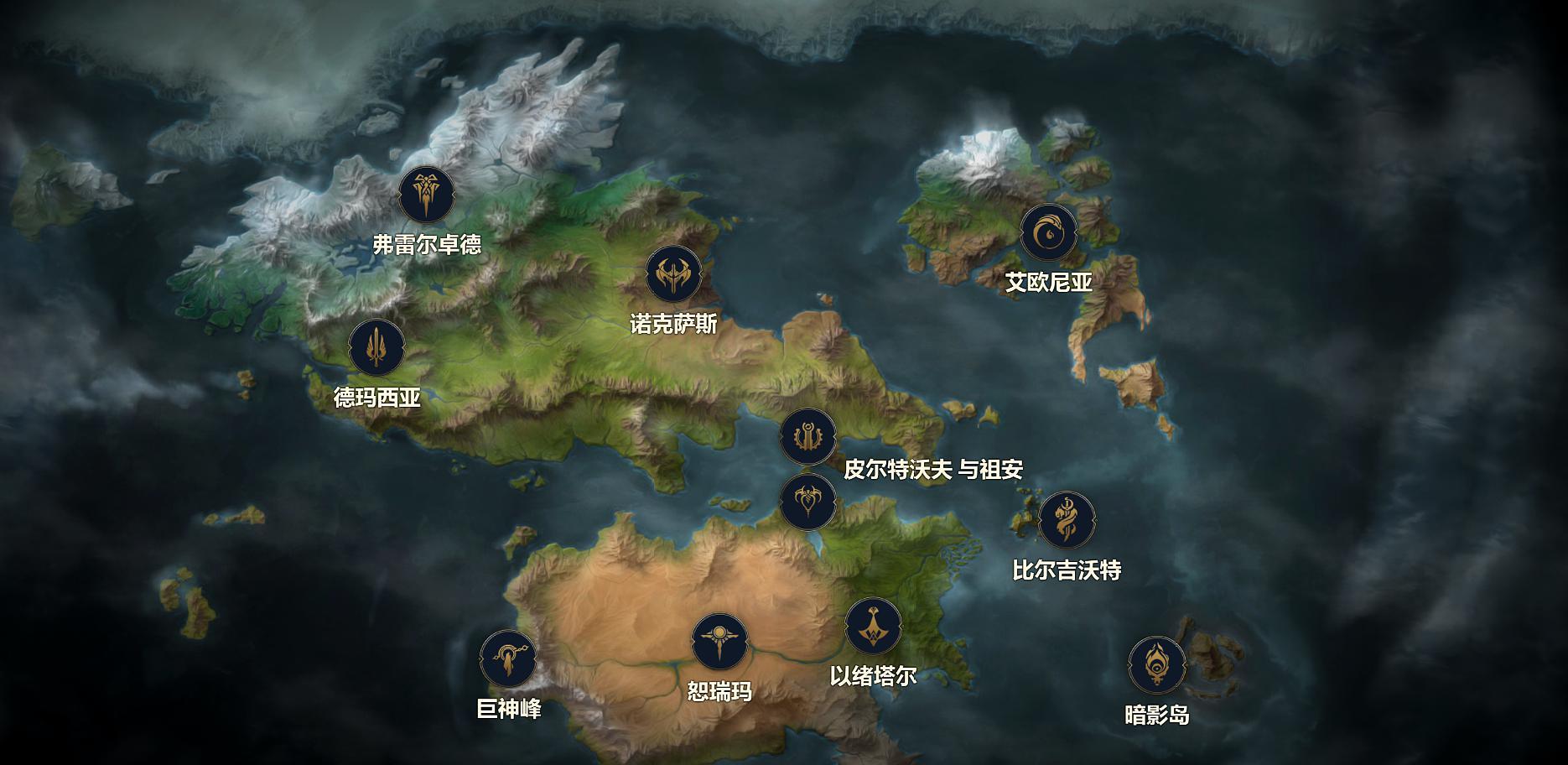Select the Piltover gear emblem

click(808, 436)
